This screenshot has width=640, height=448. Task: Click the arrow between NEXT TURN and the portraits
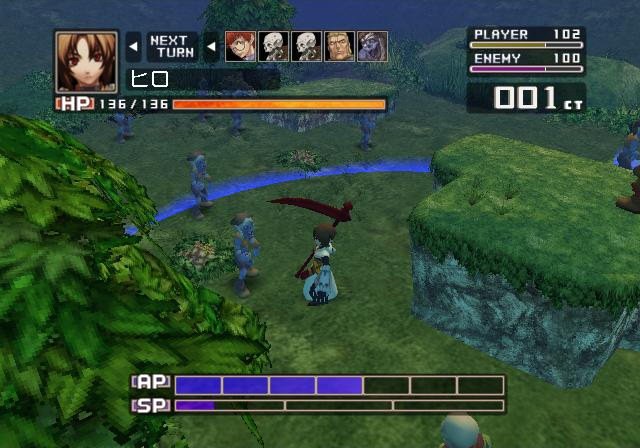coord(211,46)
